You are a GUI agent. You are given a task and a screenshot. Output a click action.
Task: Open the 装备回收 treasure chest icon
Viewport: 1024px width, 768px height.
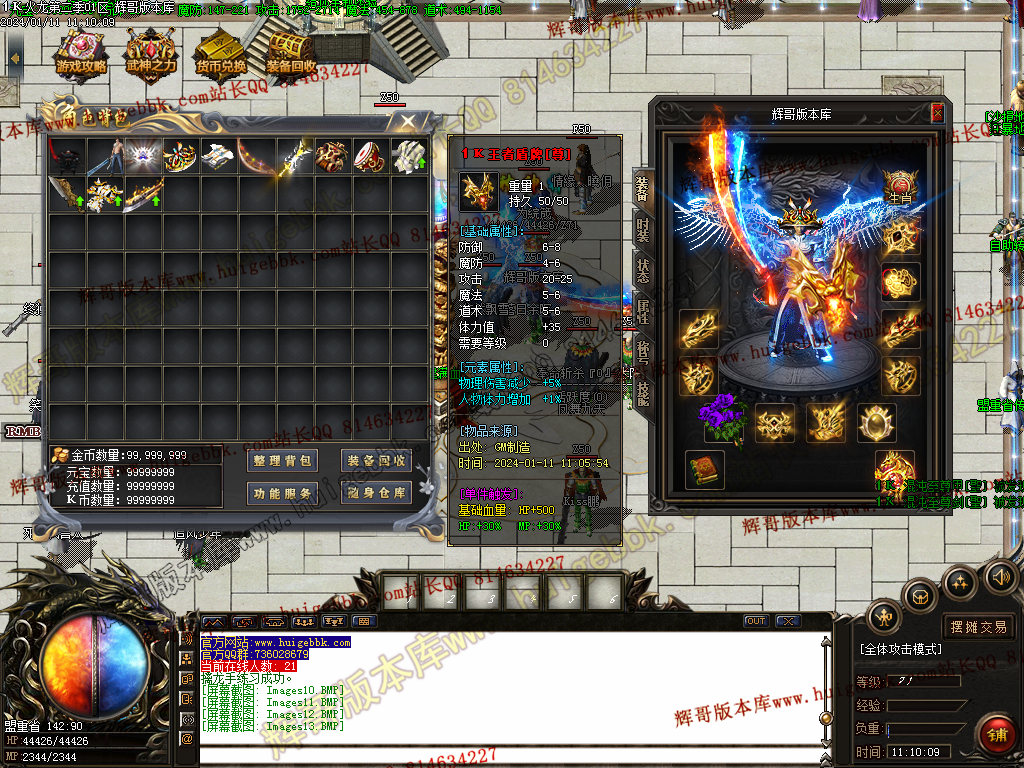click(x=291, y=56)
